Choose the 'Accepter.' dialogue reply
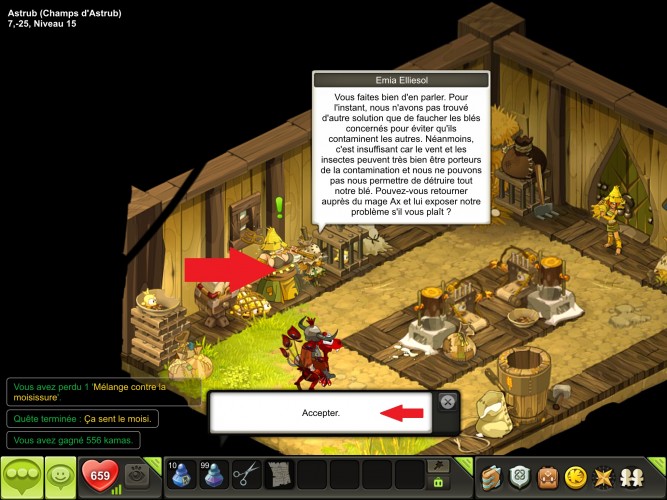Image resolution: width=667 pixels, height=500 pixels. [321, 412]
